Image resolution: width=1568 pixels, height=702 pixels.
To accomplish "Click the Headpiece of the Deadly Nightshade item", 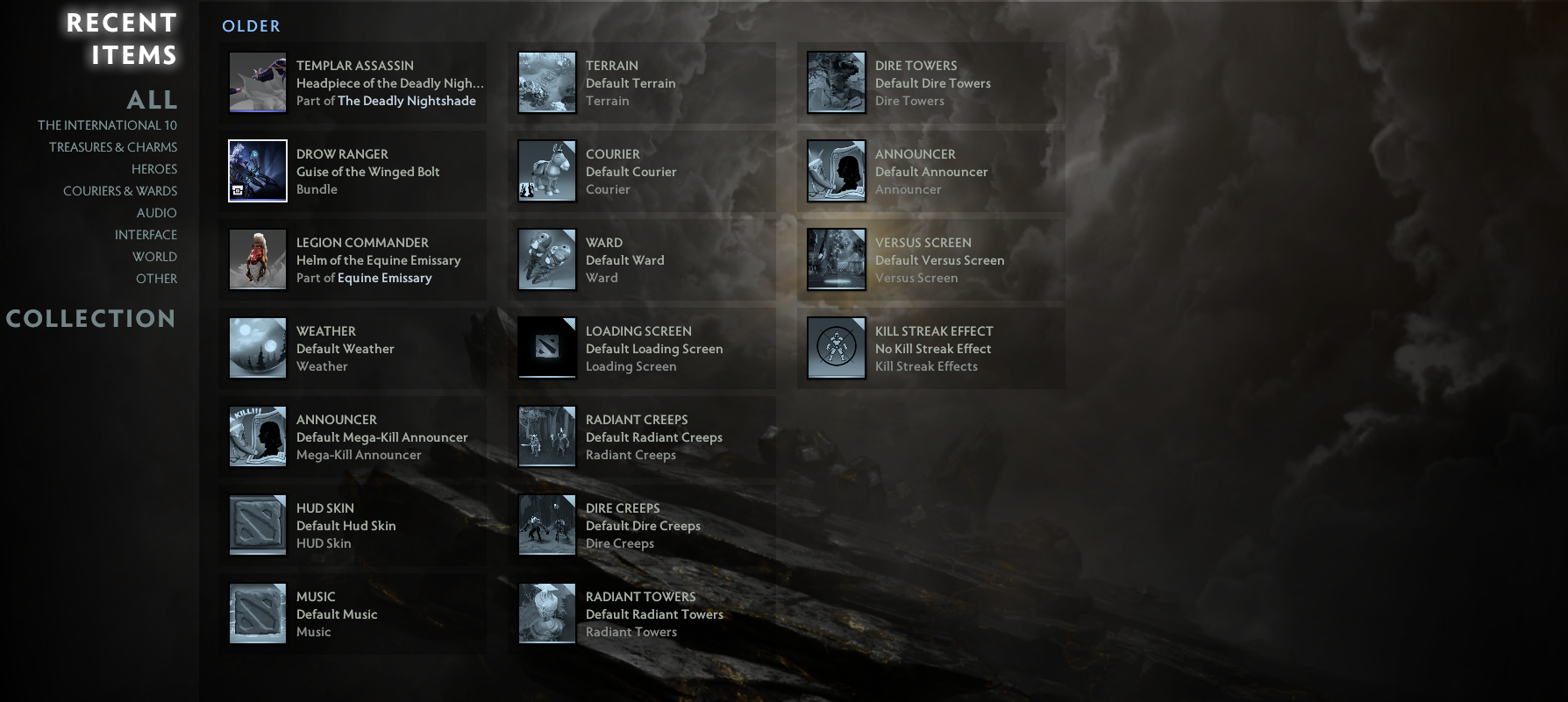I will 256,82.
